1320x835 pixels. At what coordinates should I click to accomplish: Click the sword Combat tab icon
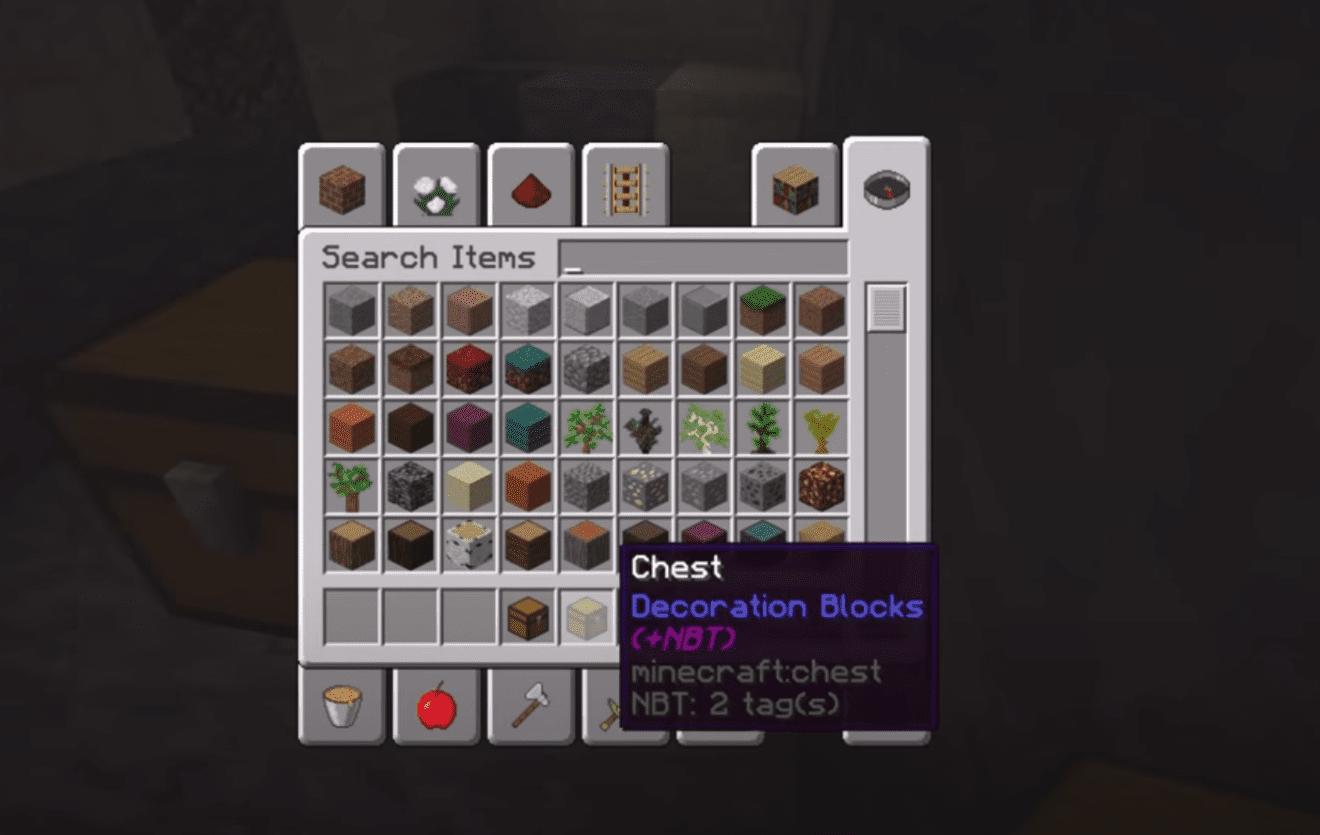pos(618,710)
